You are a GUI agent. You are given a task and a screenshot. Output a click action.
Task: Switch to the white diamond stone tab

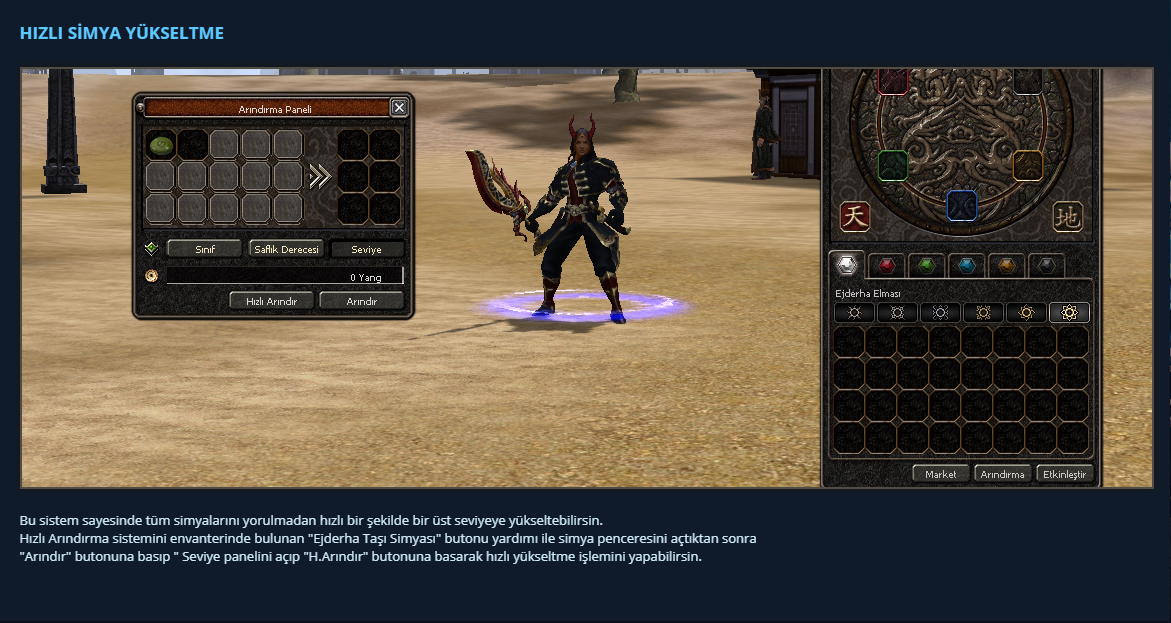[x=848, y=266]
